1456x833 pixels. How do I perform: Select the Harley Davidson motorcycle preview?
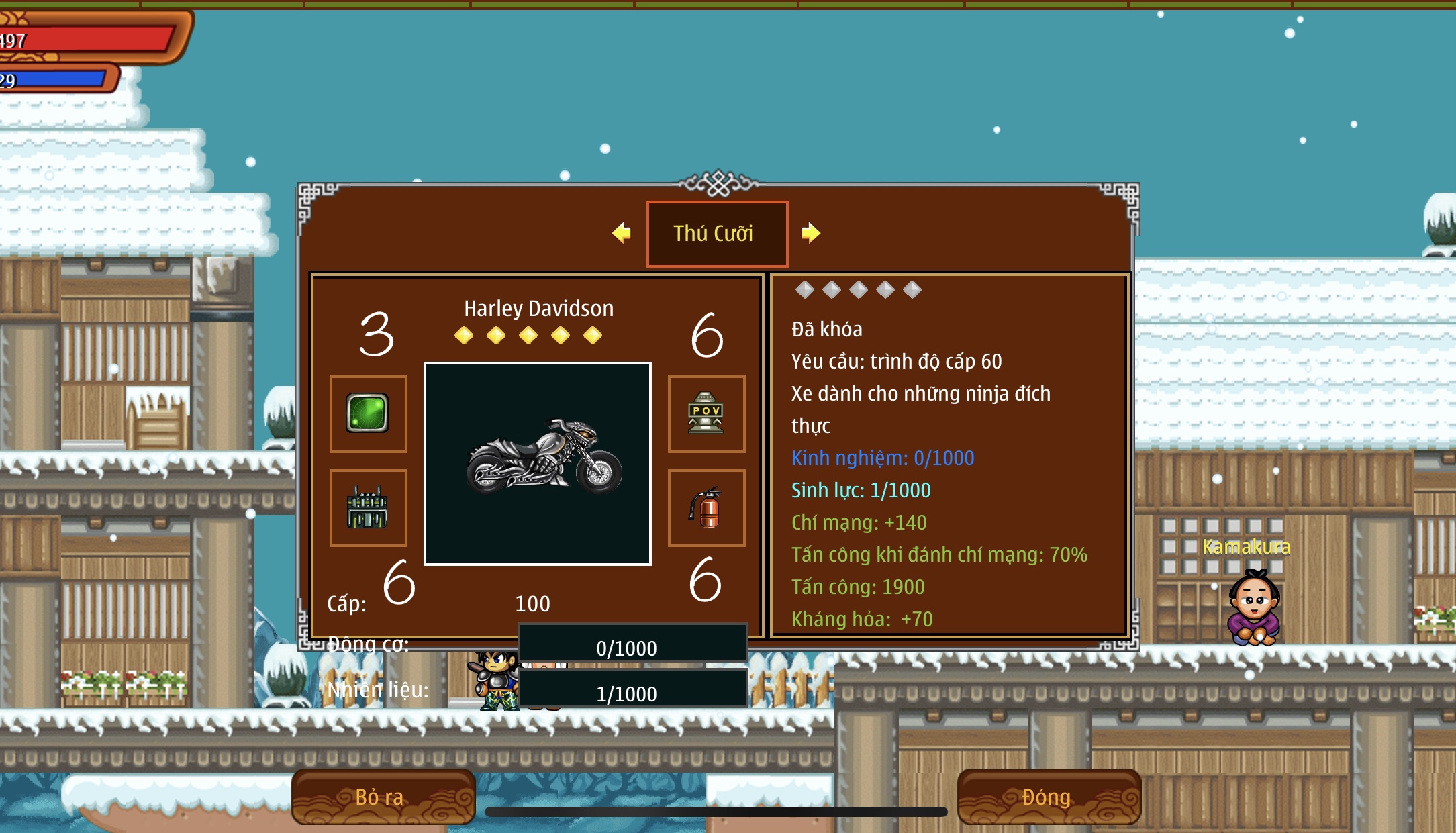(x=538, y=463)
